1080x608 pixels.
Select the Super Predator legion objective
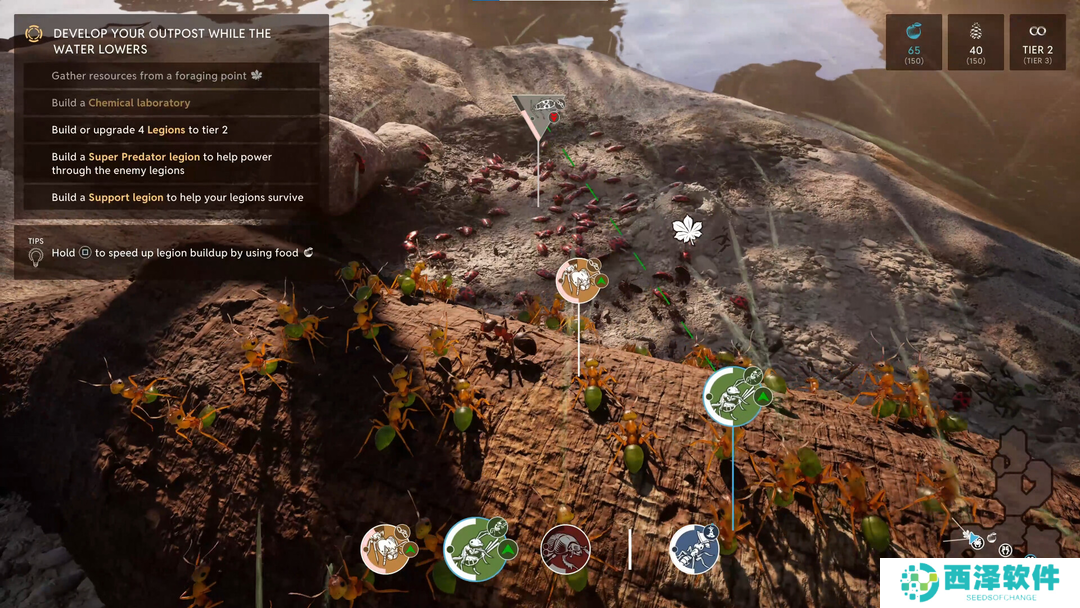pos(162,164)
